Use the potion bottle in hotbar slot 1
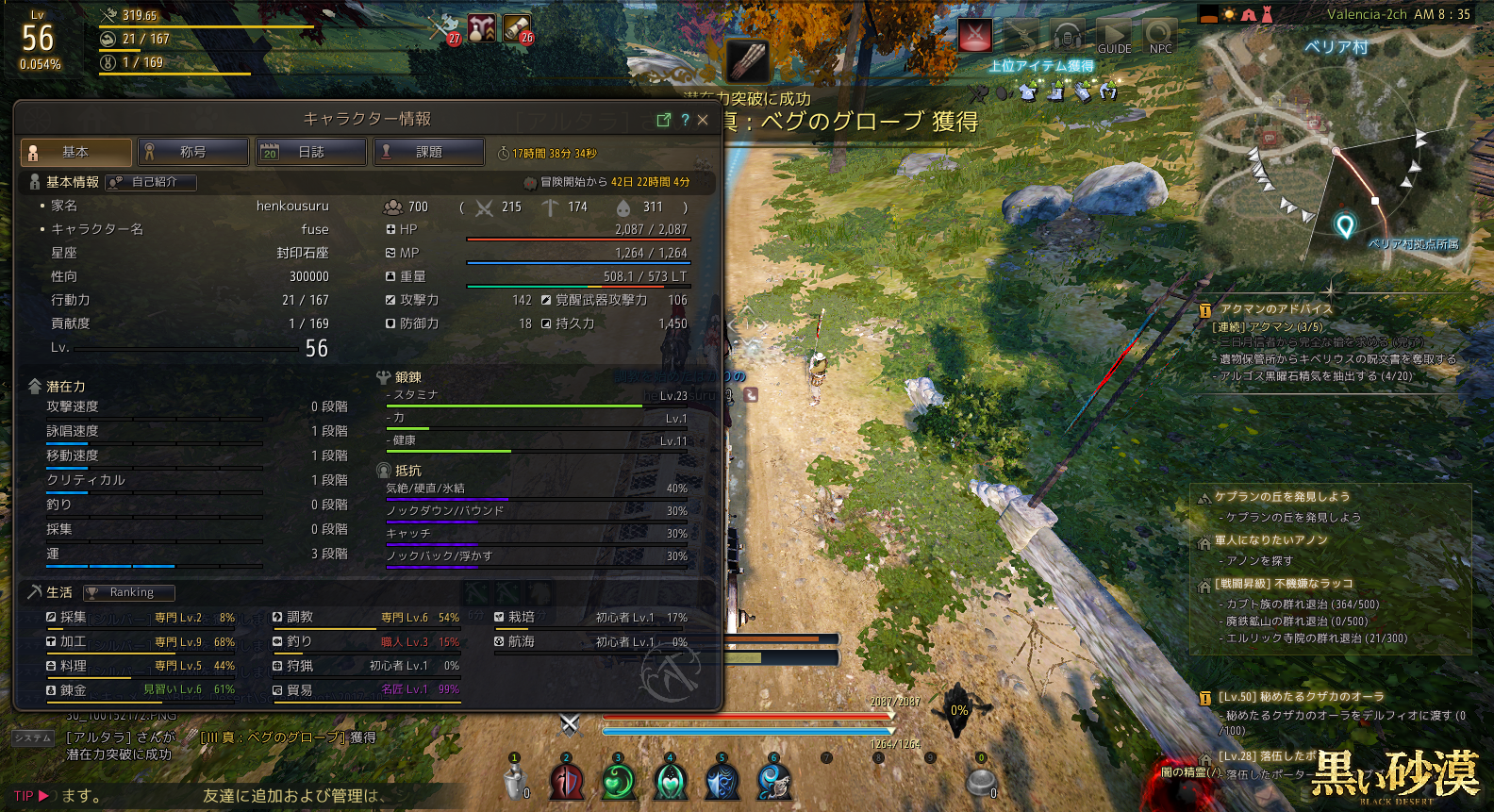The width and height of the screenshot is (1494, 812). tap(515, 782)
